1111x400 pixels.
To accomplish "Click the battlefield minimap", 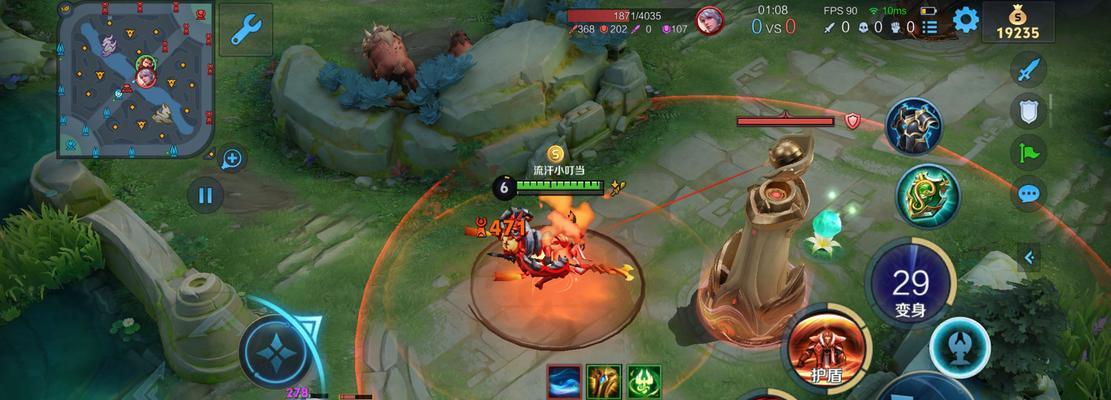I will coord(134,78).
